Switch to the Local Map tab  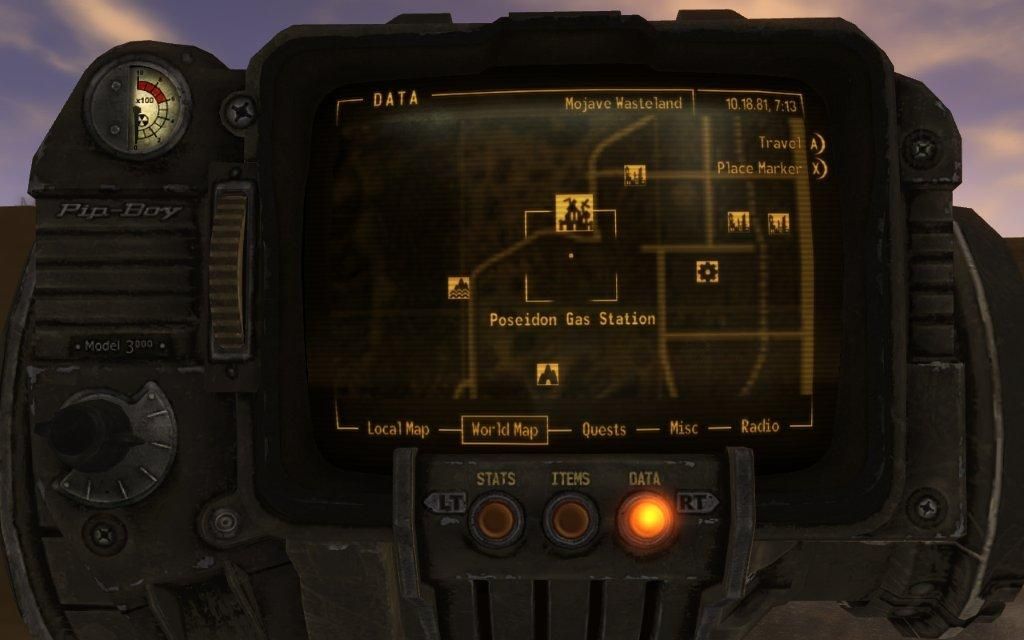[398, 429]
